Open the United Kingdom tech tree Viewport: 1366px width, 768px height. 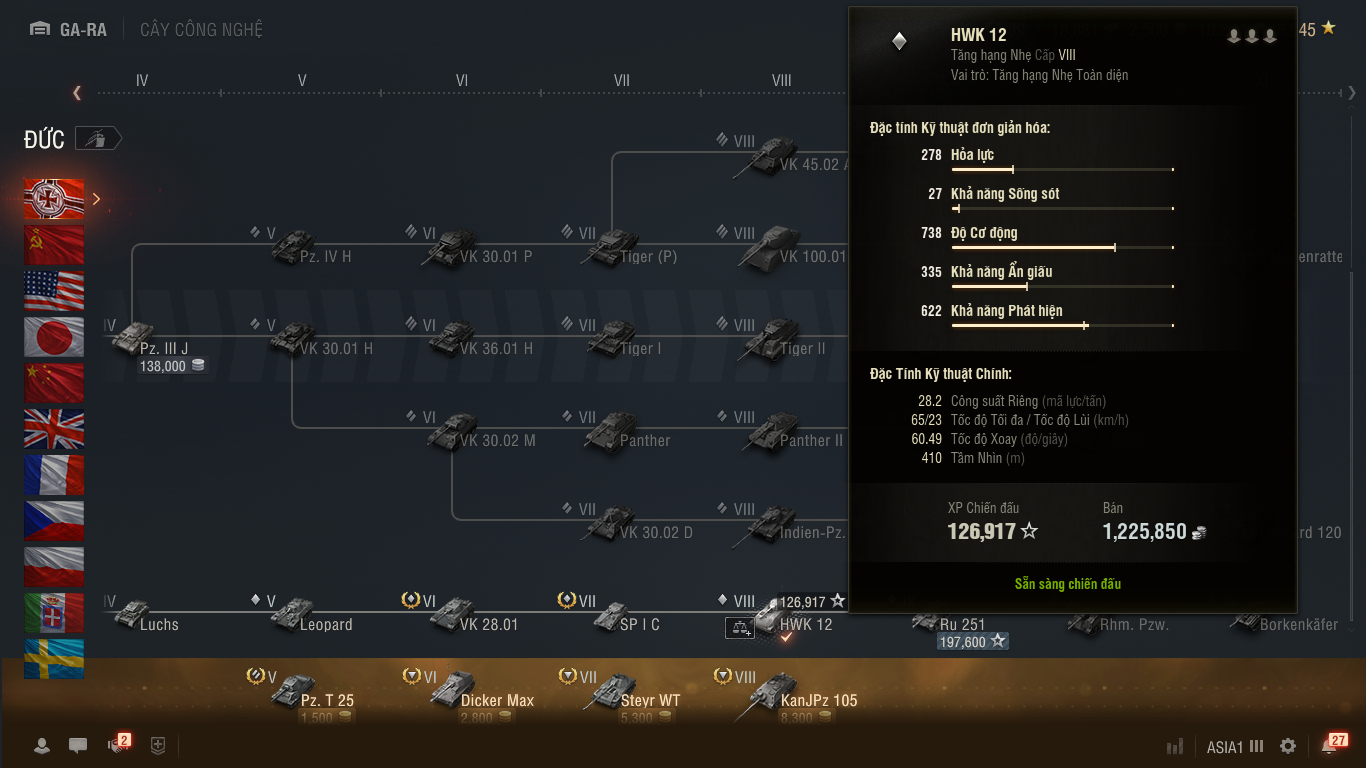pyautogui.click(x=54, y=429)
